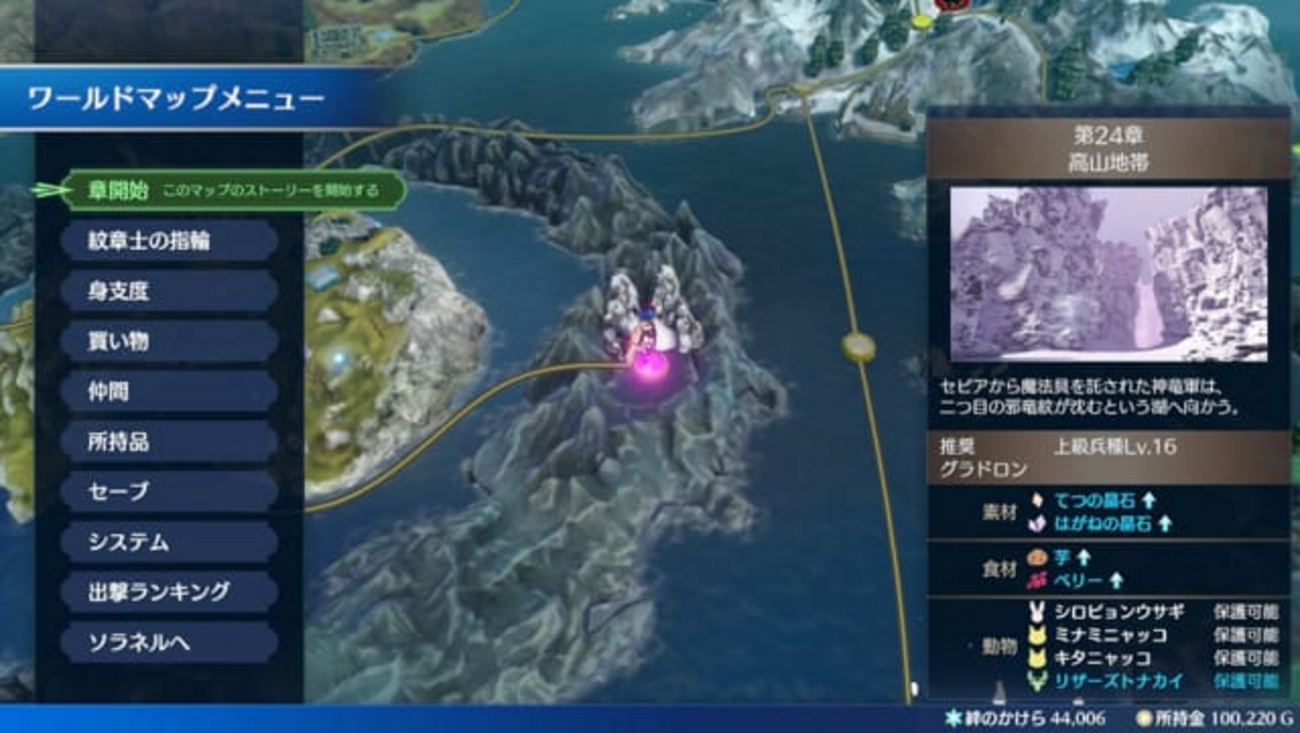The width and height of the screenshot is (1300, 733).
Task: Select 章開始 to start the chapter
Action: [233, 190]
